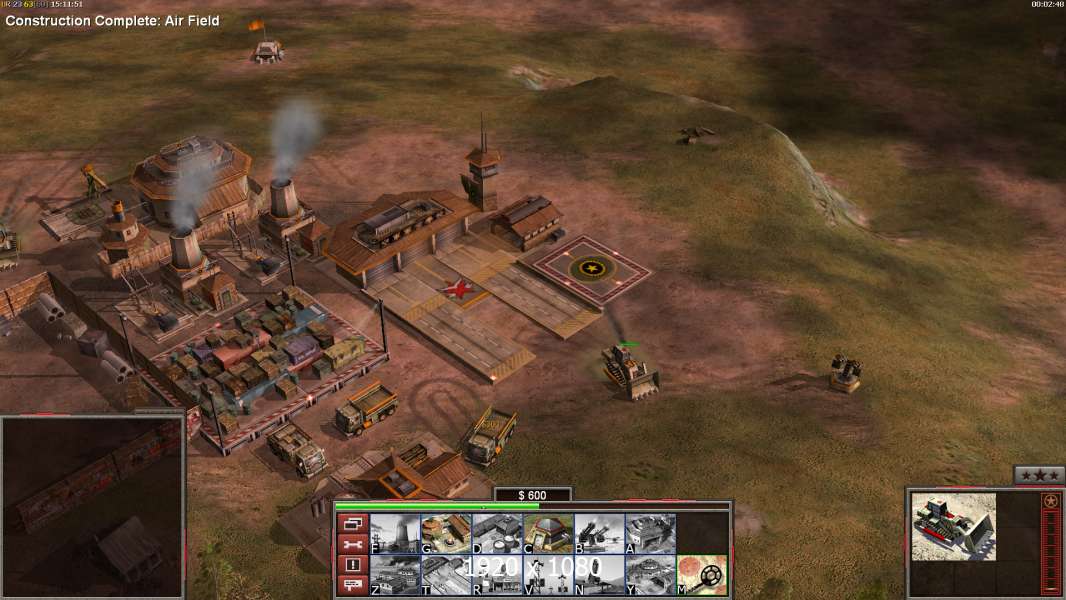Open the speech bubble communicator button

click(x=352, y=585)
